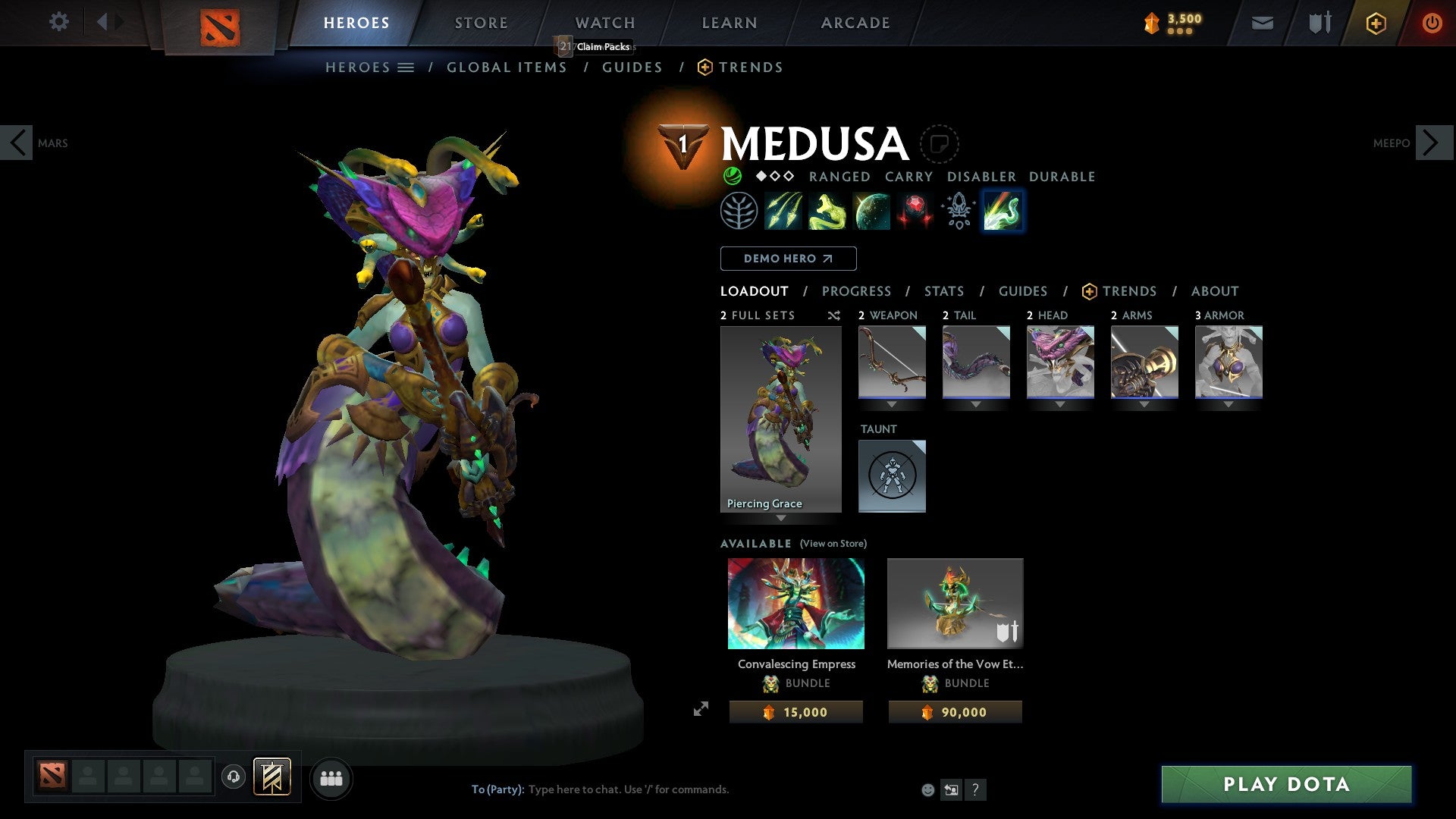1456x819 pixels.
Task: Toggle the loadout shuffle option
Action: pyautogui.click(x=833, y=315)
